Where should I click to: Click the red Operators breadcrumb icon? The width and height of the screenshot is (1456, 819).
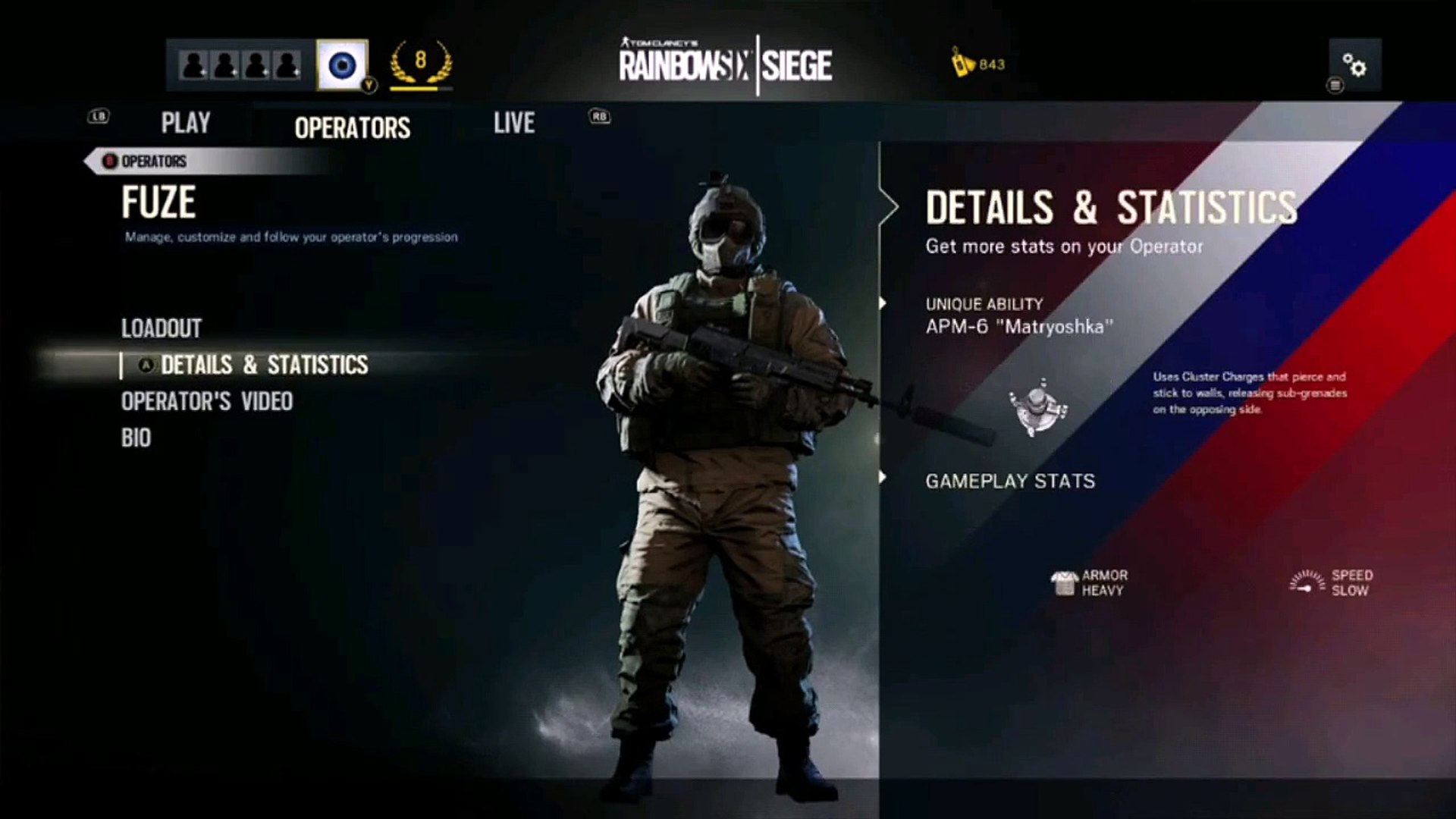pyautogui.click(x=110, y=162)
